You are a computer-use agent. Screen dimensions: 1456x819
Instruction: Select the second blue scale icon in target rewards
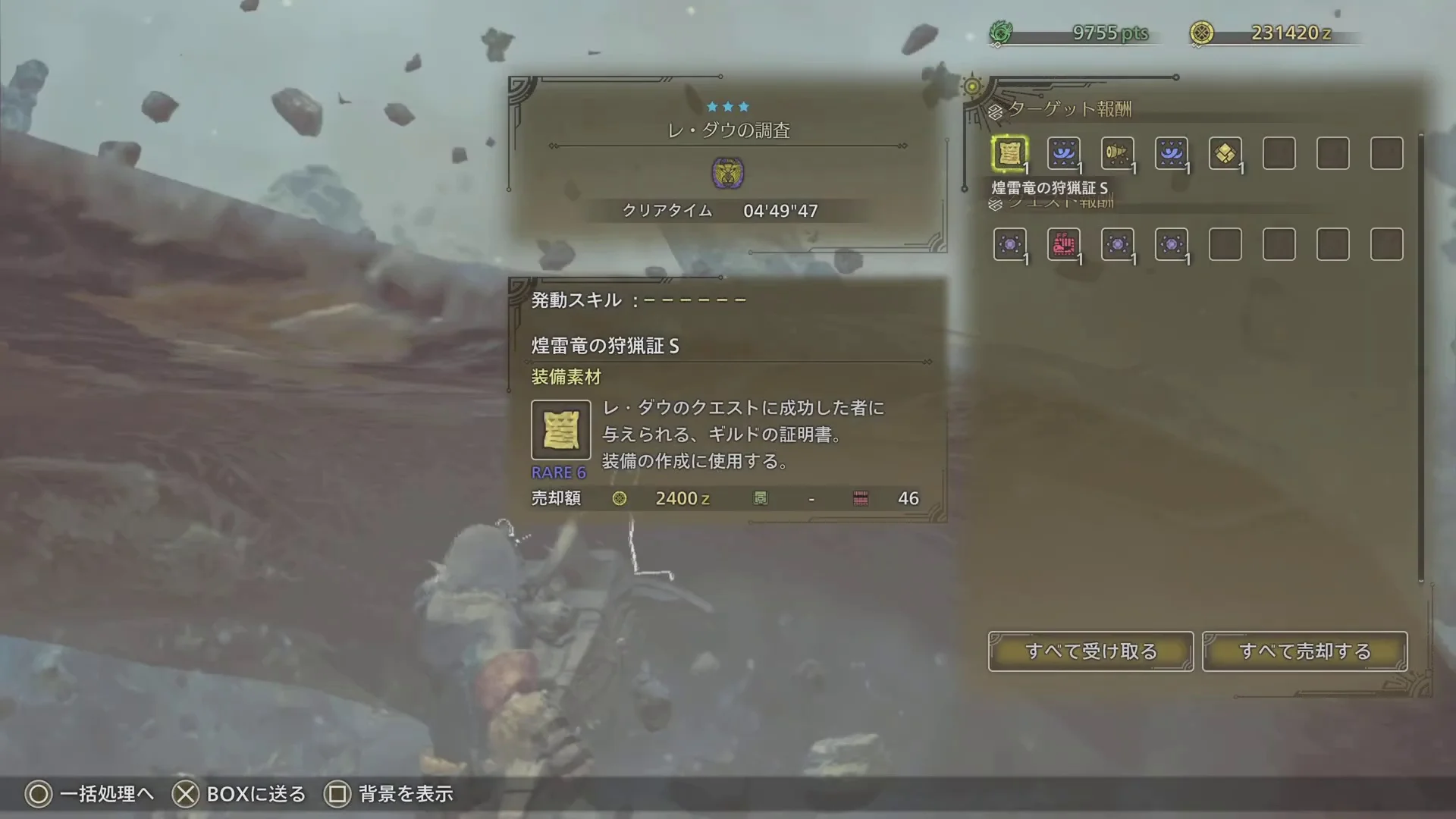click(x=1172, y=154)
